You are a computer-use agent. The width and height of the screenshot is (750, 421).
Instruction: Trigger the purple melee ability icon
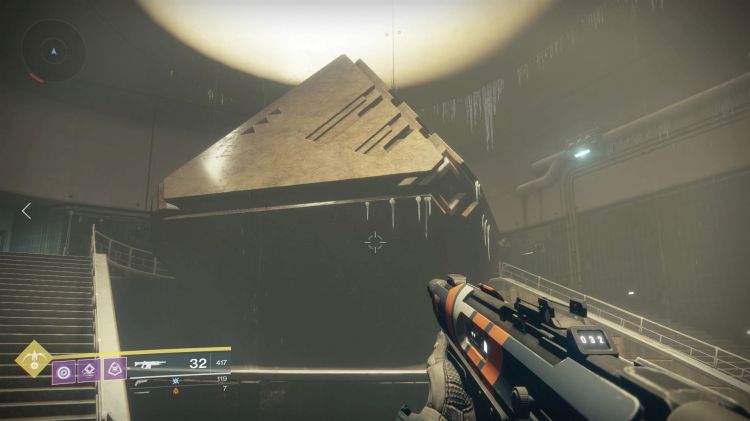89,371
